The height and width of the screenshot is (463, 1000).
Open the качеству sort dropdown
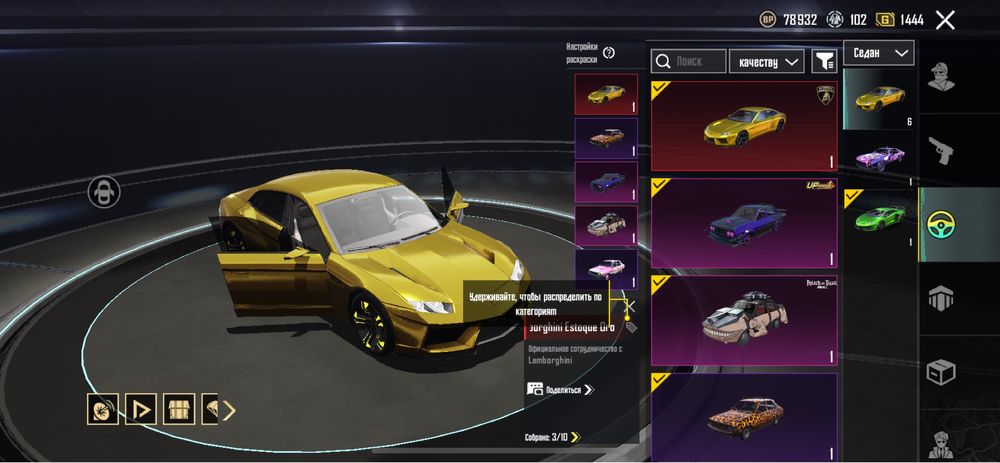pos(767,61)
